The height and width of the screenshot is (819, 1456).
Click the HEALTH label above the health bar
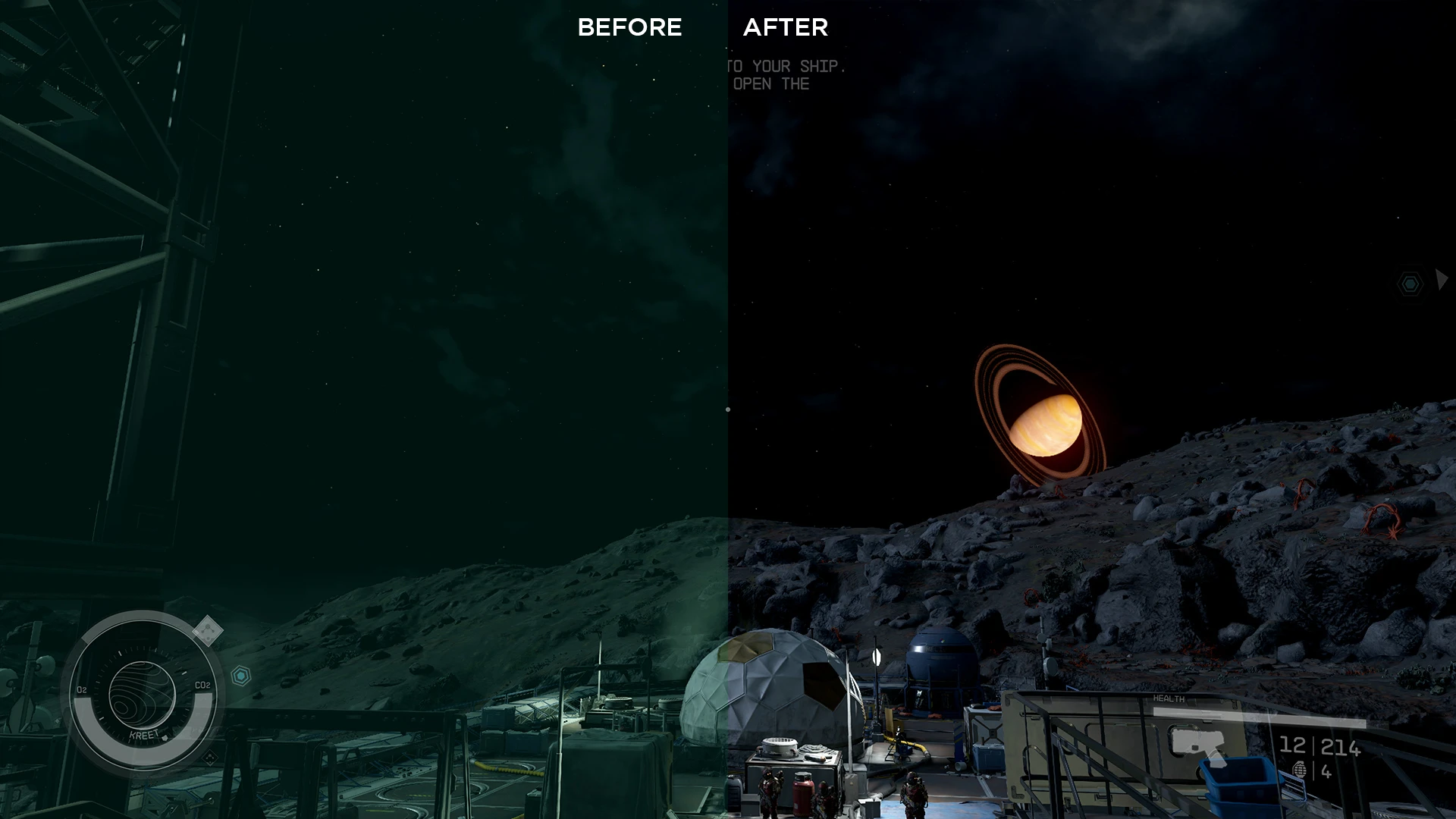[1169, 698]
